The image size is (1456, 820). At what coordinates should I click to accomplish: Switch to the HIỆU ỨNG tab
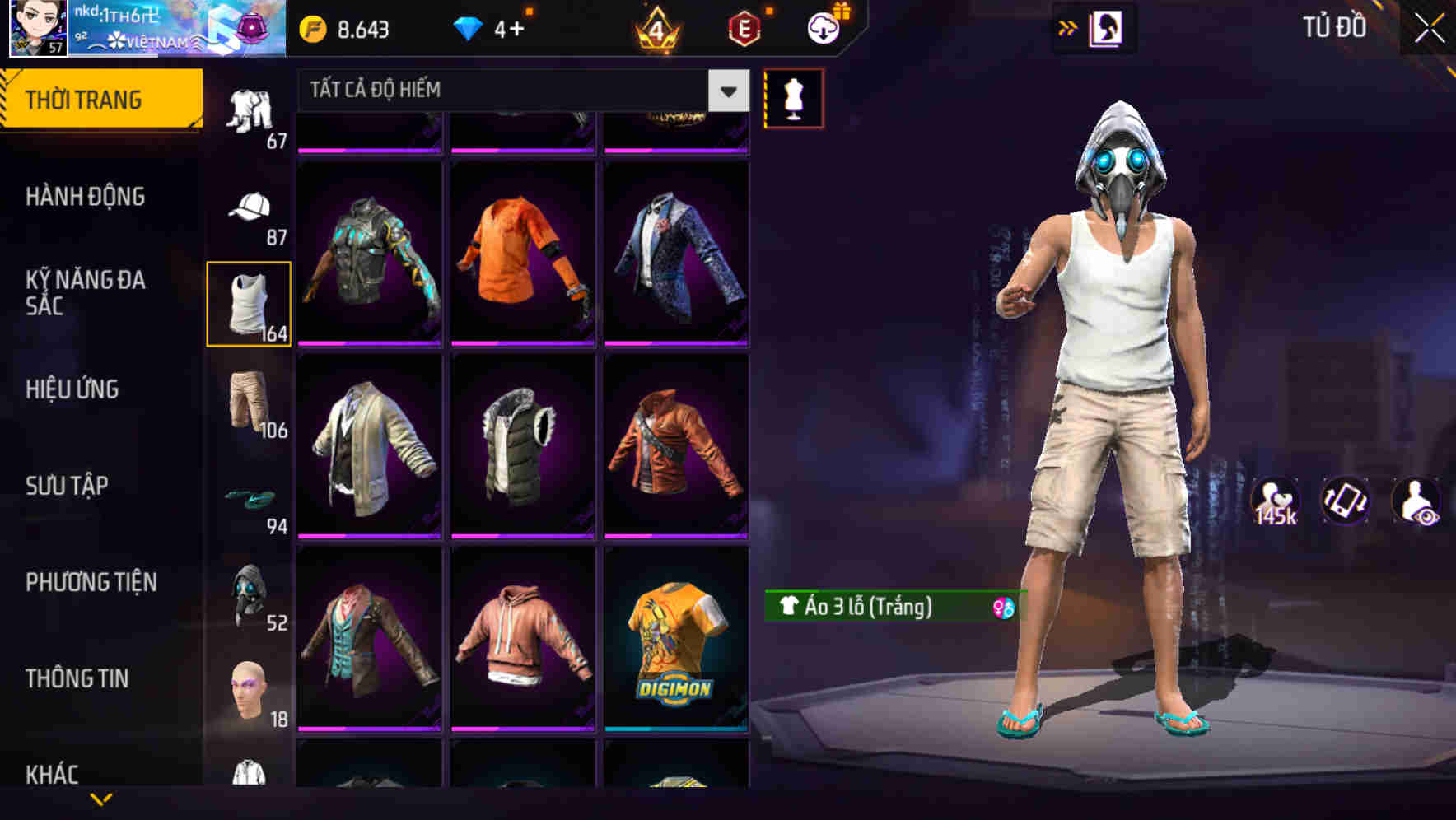coord(72,389)
